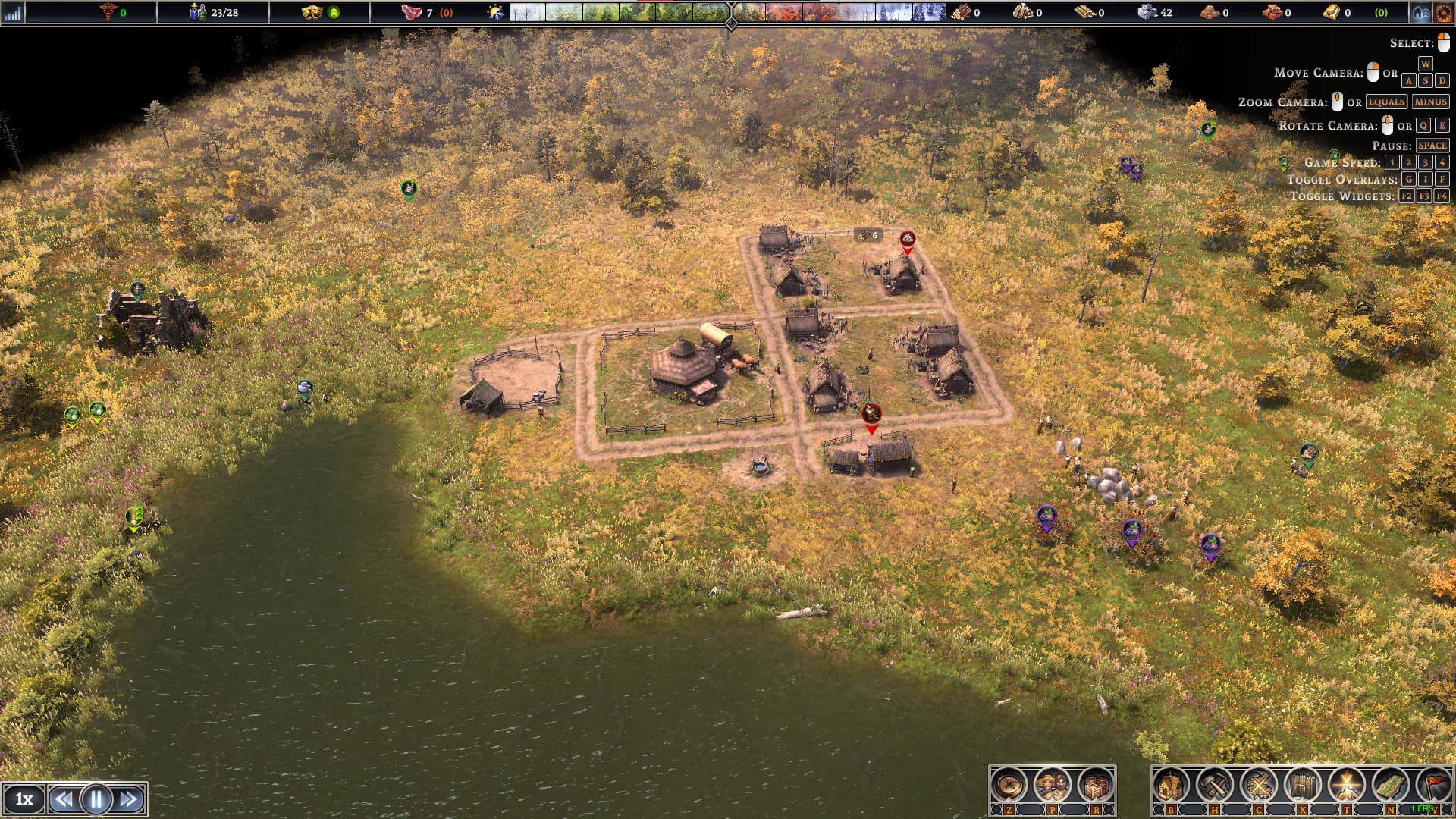The image size is (1456, 819).
Task: Pause the game with the pause button
Action: pyautogui.click(x=96, y=799)
